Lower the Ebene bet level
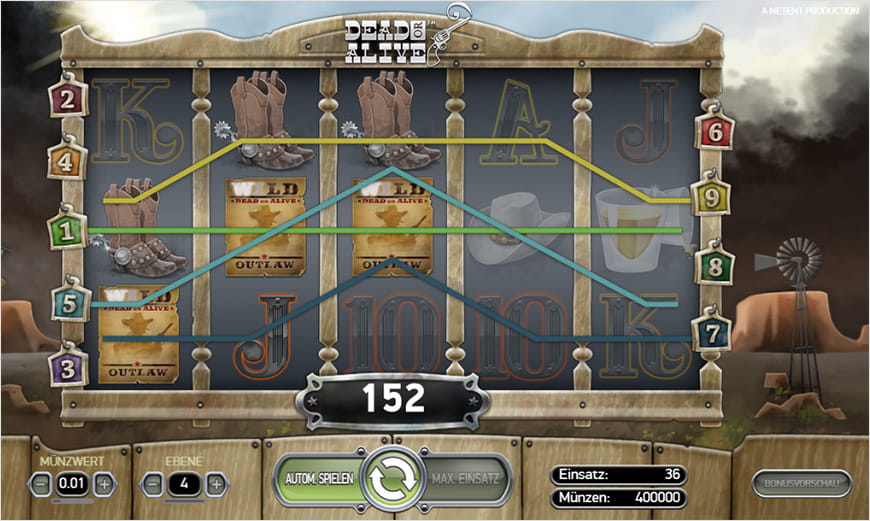This screenshot has height=521, width=870. [x=153, y=484]
